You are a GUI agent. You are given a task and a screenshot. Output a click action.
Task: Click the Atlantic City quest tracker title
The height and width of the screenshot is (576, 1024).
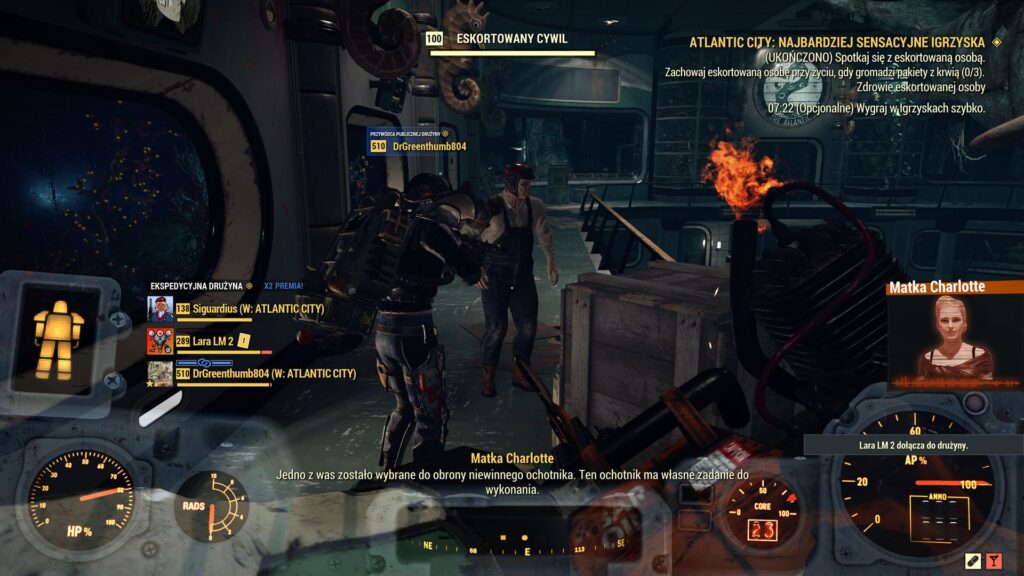pyautogui.click(x=838, y=42)
